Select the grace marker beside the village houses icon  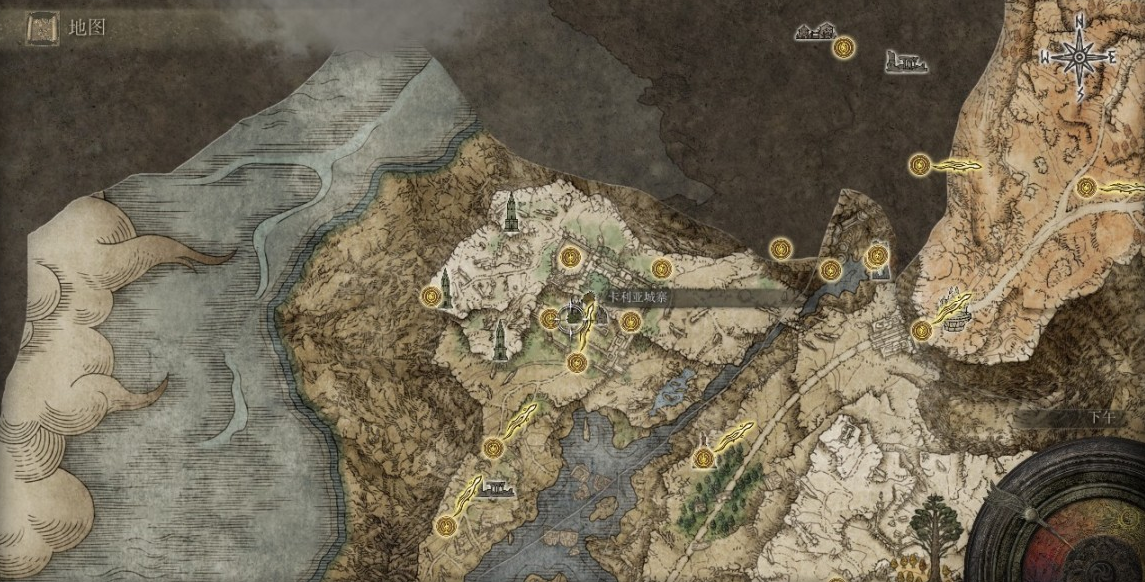point(846,45)
